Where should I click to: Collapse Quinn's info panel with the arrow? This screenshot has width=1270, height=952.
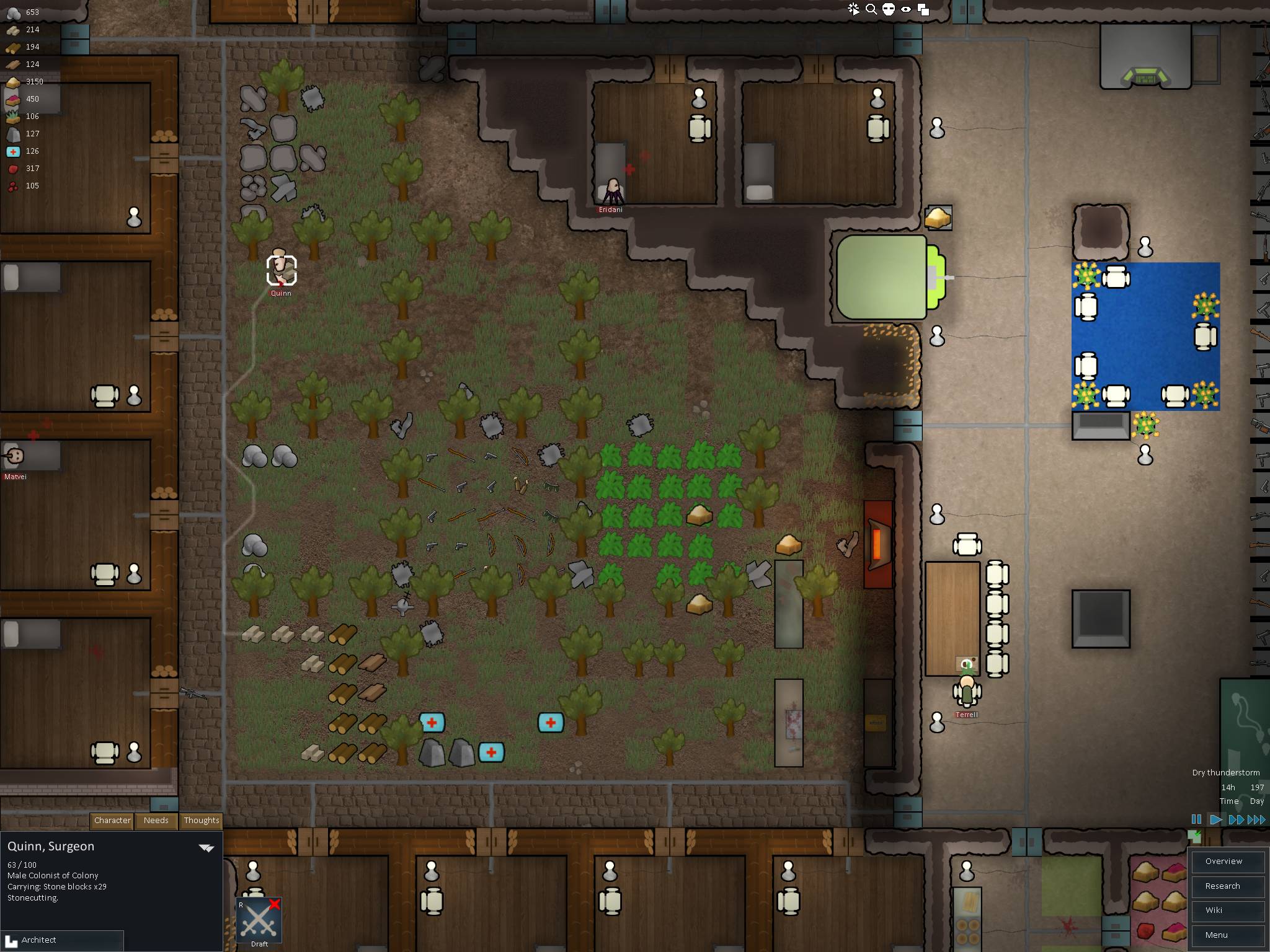click(x=206, y=848)
